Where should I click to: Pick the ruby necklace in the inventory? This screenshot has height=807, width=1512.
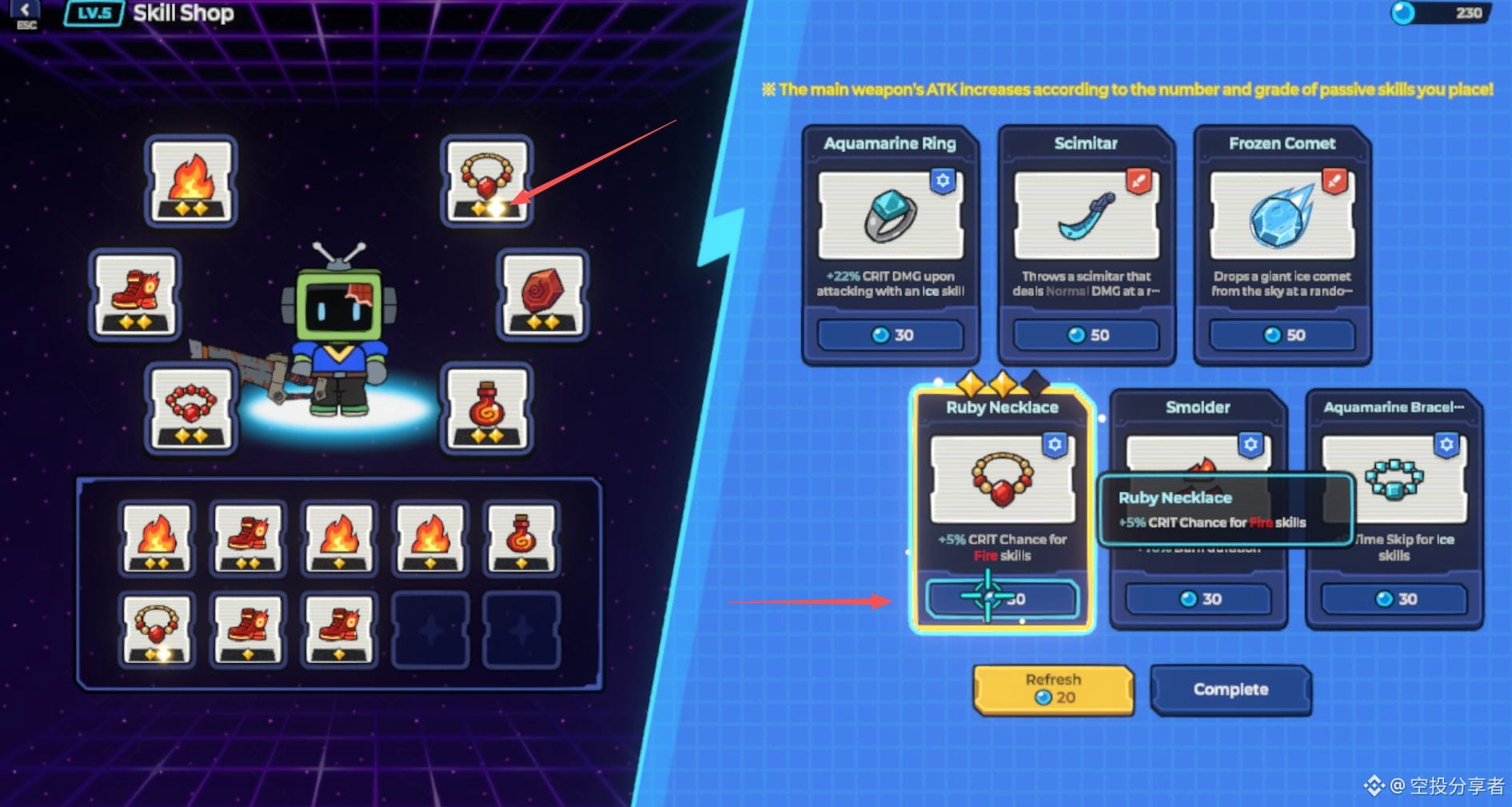click(x=157, y=629)
